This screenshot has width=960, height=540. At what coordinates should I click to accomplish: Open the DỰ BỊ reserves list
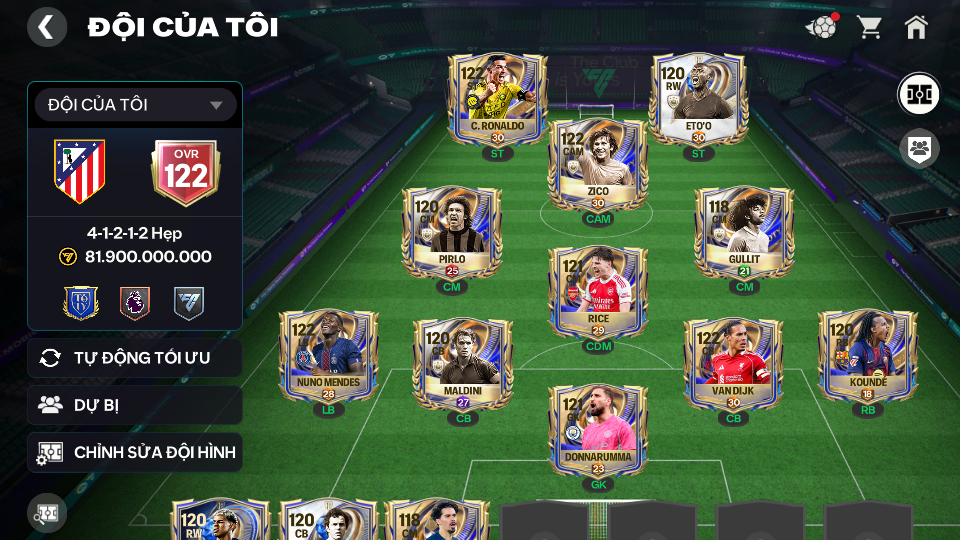point(135,405)
